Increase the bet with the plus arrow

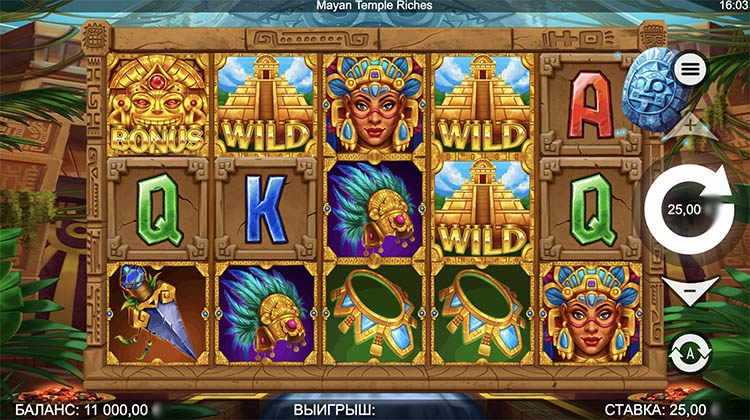(x=690, y=126)
